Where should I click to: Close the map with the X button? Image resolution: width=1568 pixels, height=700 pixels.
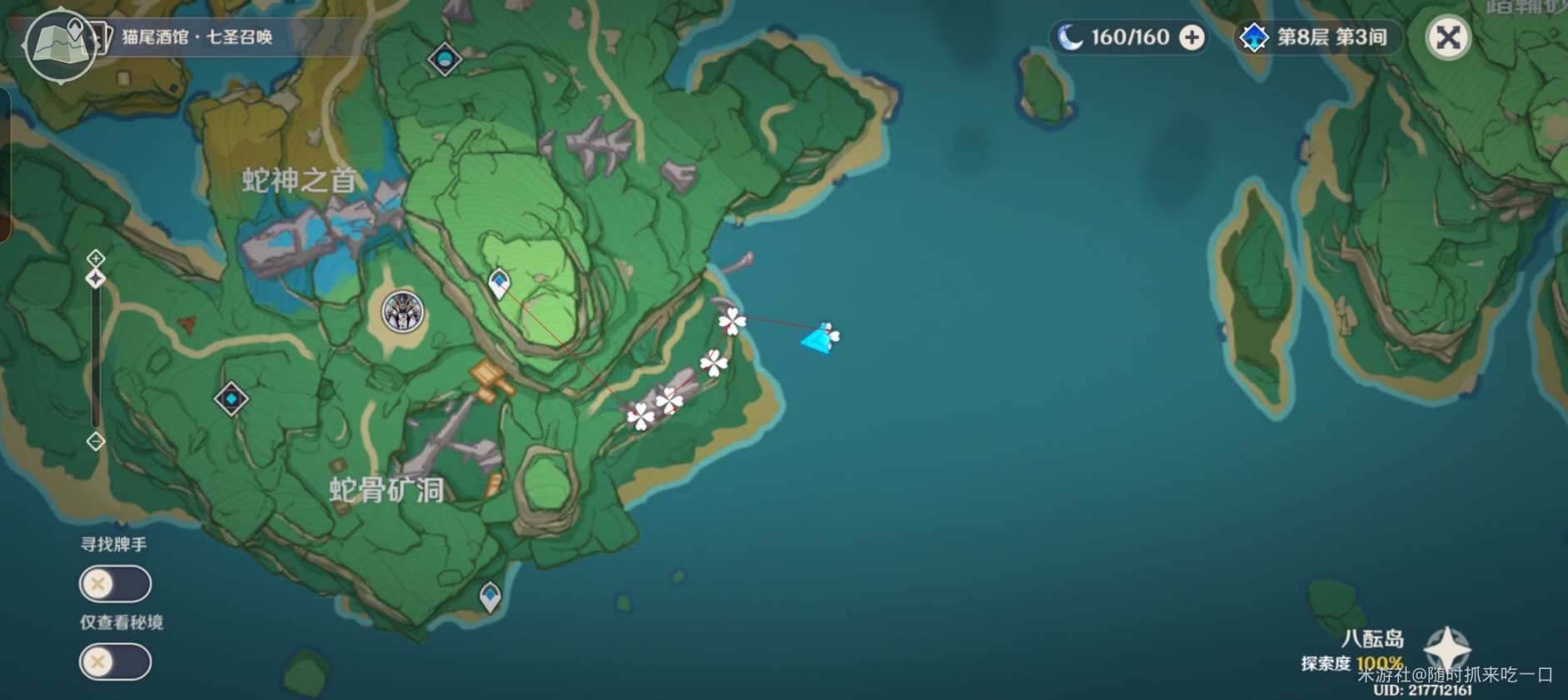[1448, 37]
